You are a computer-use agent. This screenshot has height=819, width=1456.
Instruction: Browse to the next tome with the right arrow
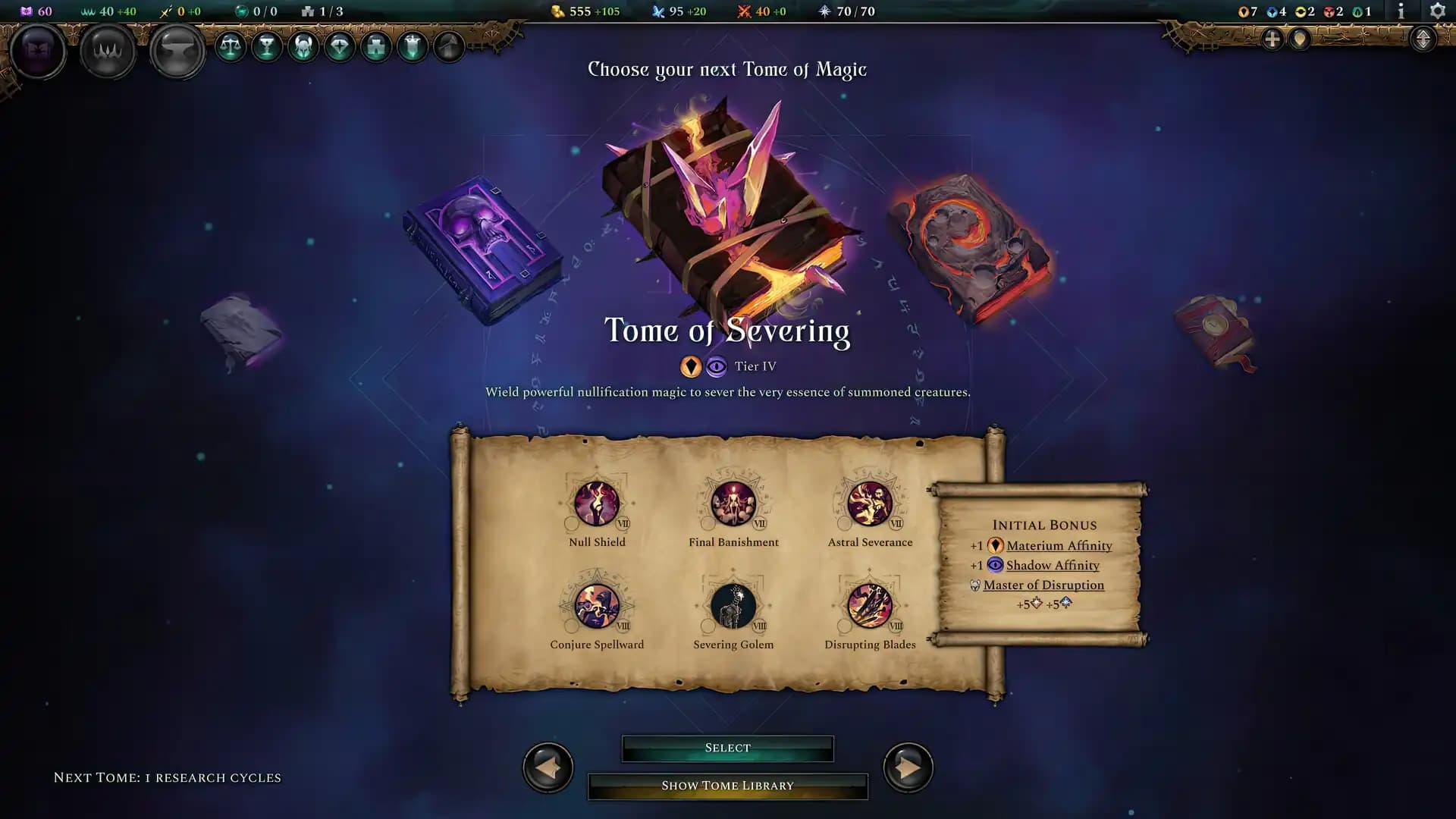[x=908, y=767]
